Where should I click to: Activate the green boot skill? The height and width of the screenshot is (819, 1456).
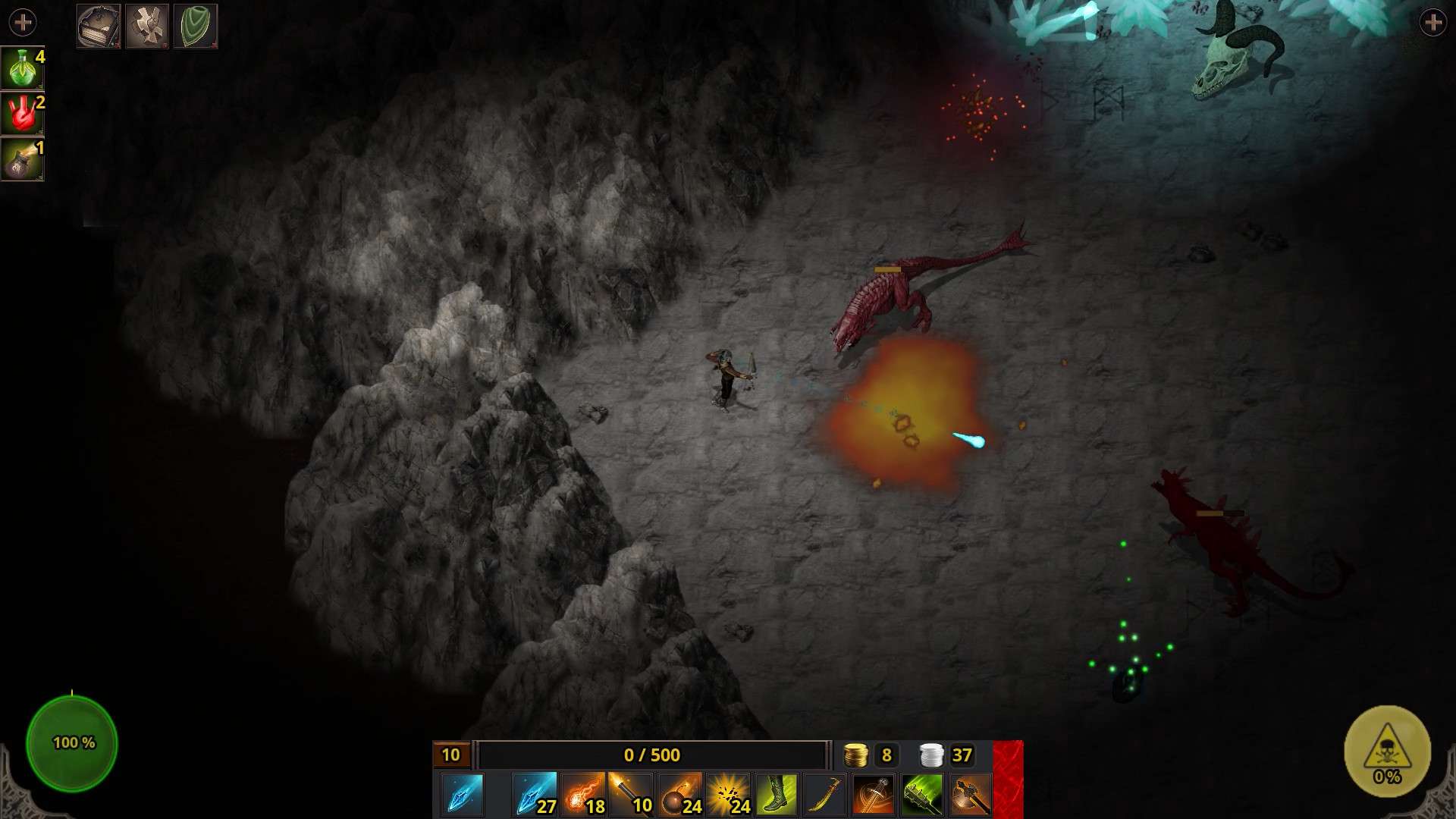pos(777,795)
